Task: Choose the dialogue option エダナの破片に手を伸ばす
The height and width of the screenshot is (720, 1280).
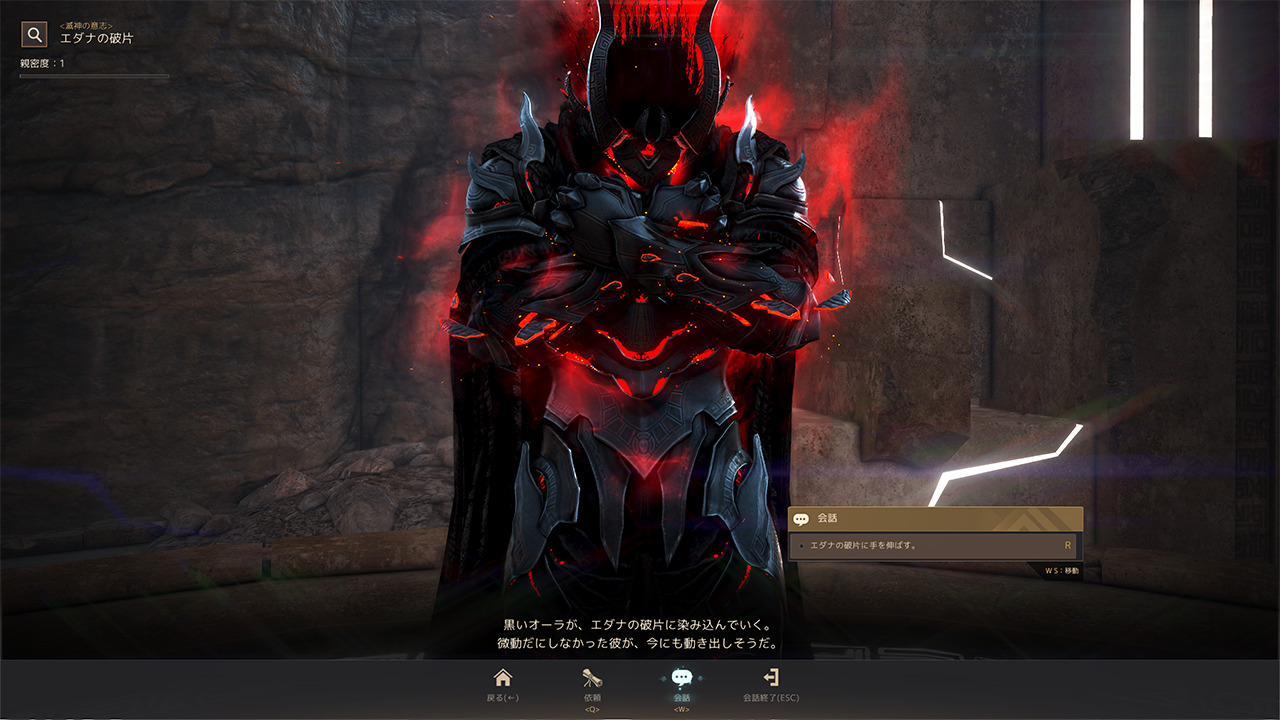Action: point(934,546)
